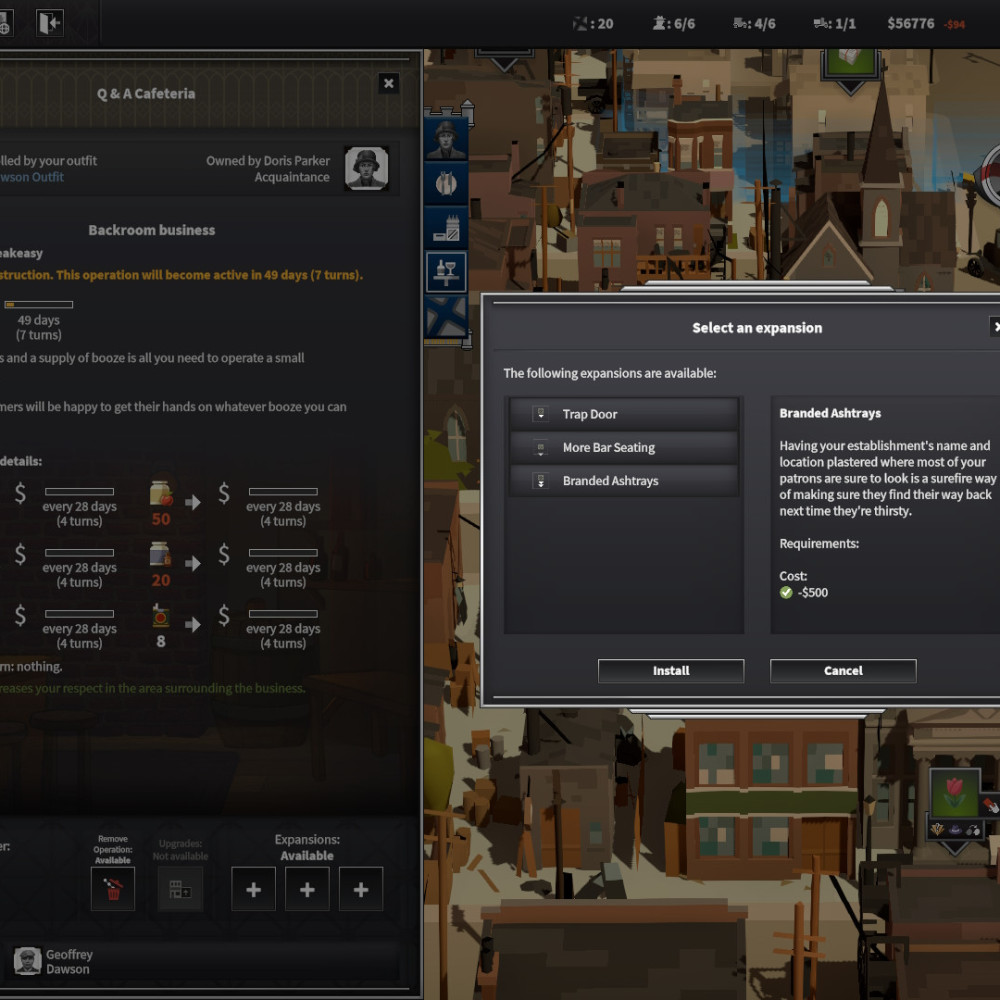Install the selected expansion
The image size is (1000, 1000).
point(670,671)
